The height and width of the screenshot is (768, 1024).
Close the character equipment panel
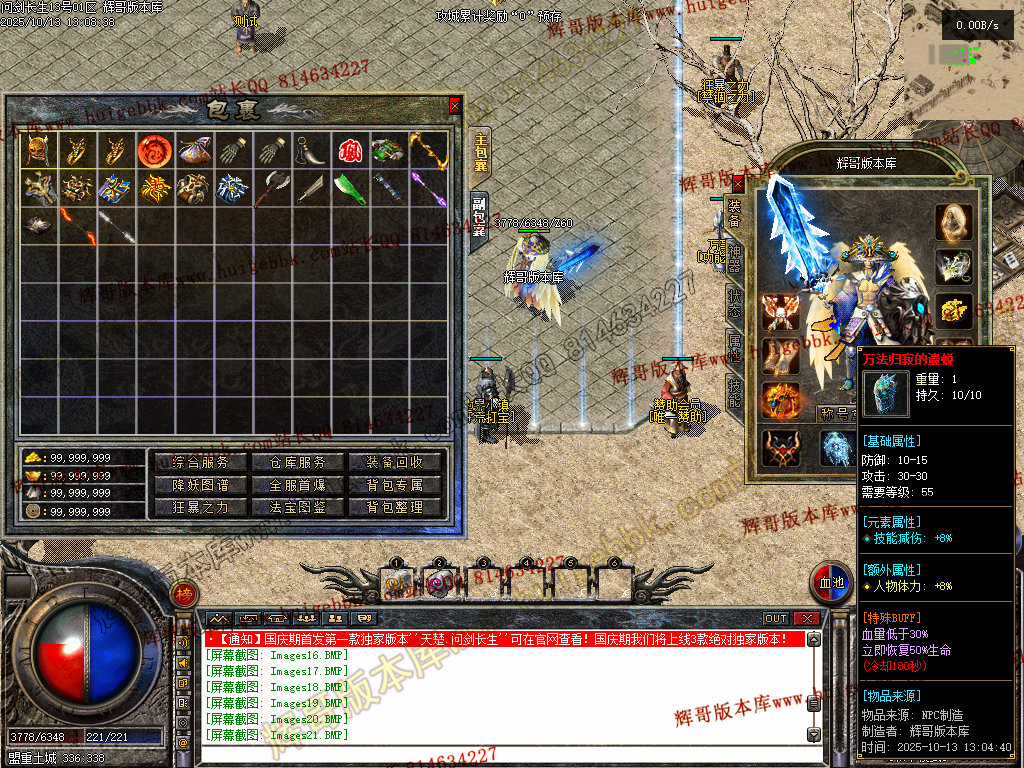tap(738, 182)
